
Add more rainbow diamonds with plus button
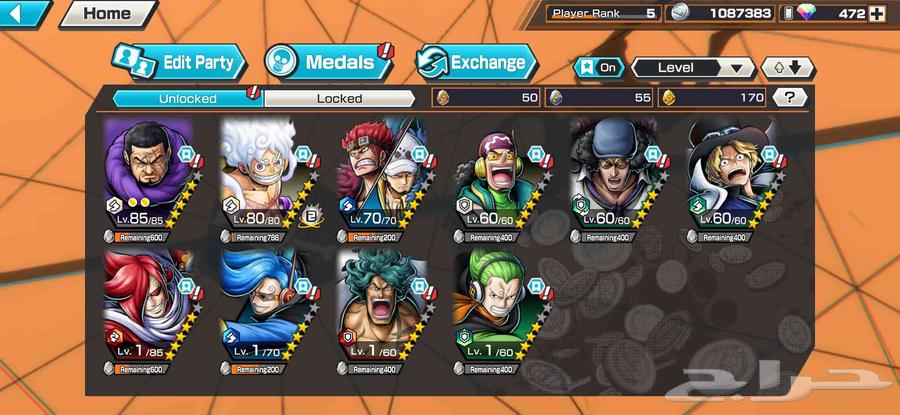877,14
